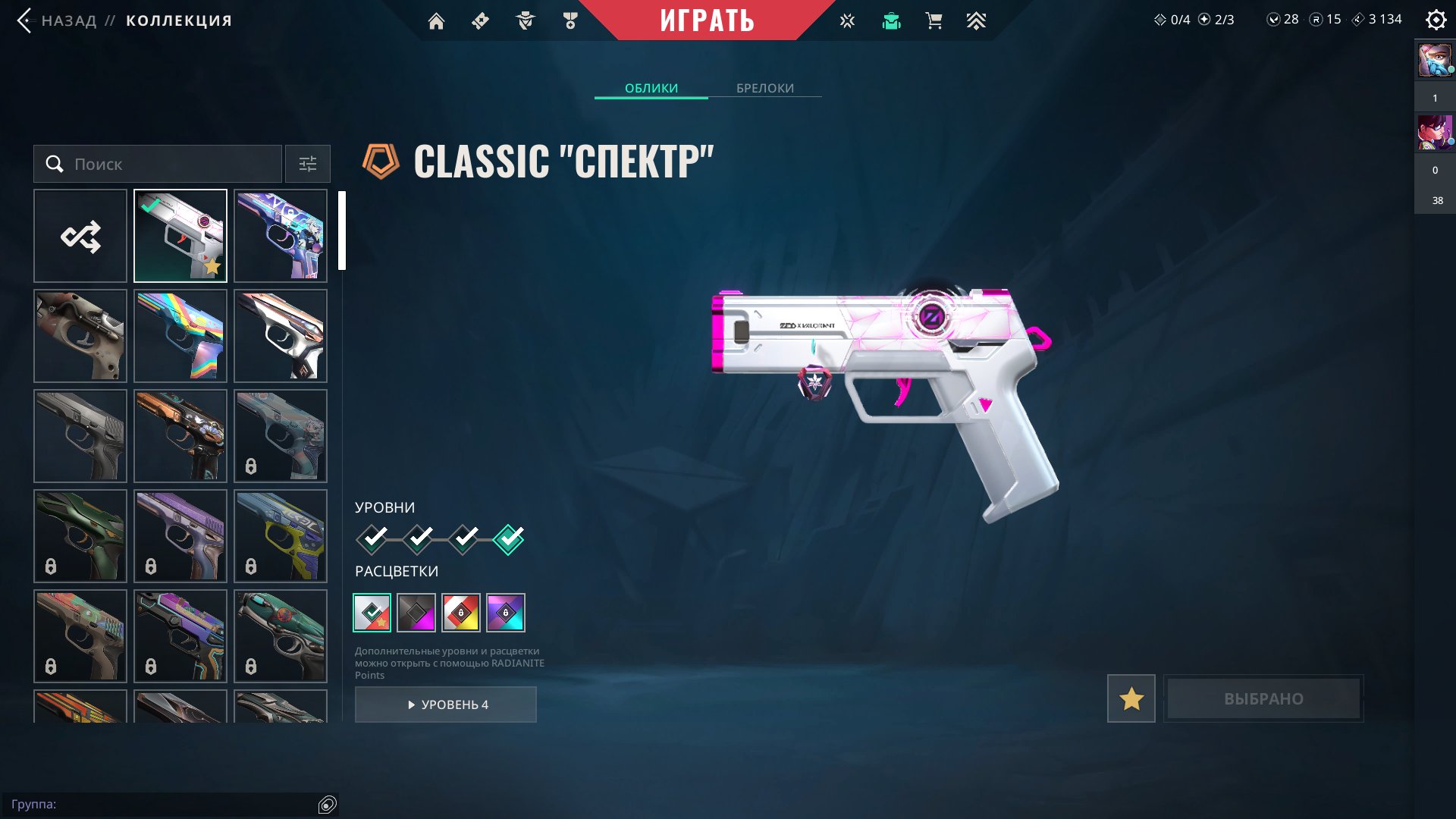Click the red ИГРАТЬ play button
The image size is (1456, 819).
click(707, 20)
